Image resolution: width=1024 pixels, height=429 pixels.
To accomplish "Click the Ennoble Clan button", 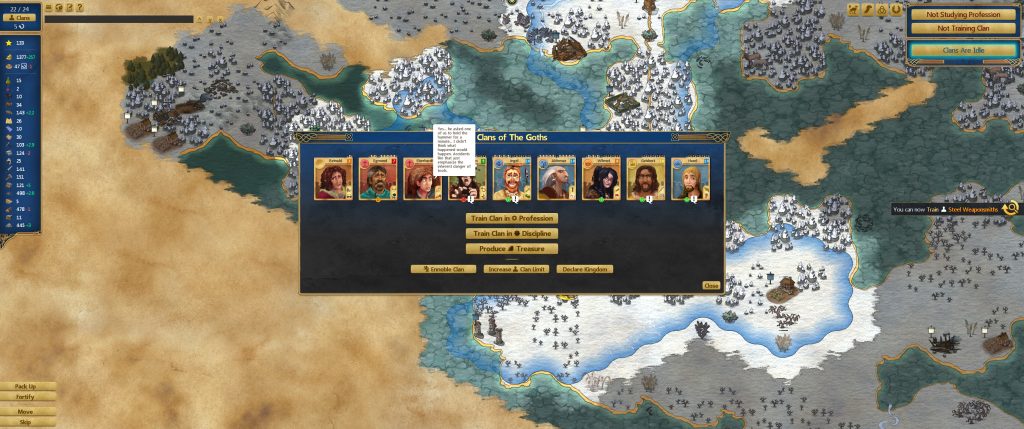I will pos(437,269).
